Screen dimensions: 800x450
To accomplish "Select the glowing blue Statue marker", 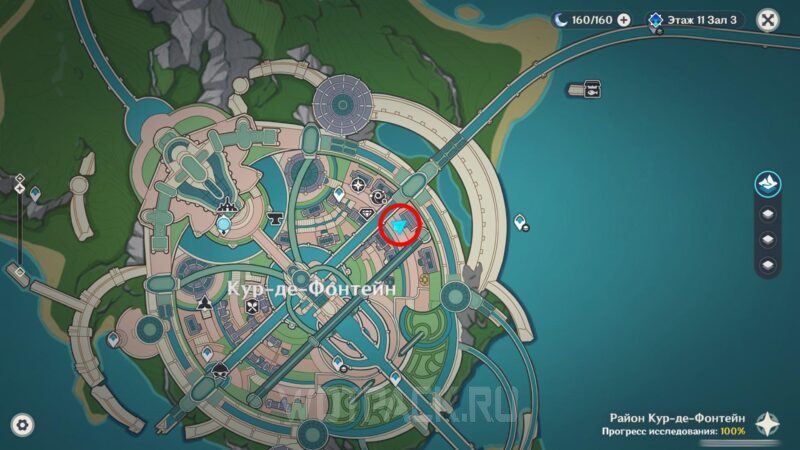I will point(224,222).
